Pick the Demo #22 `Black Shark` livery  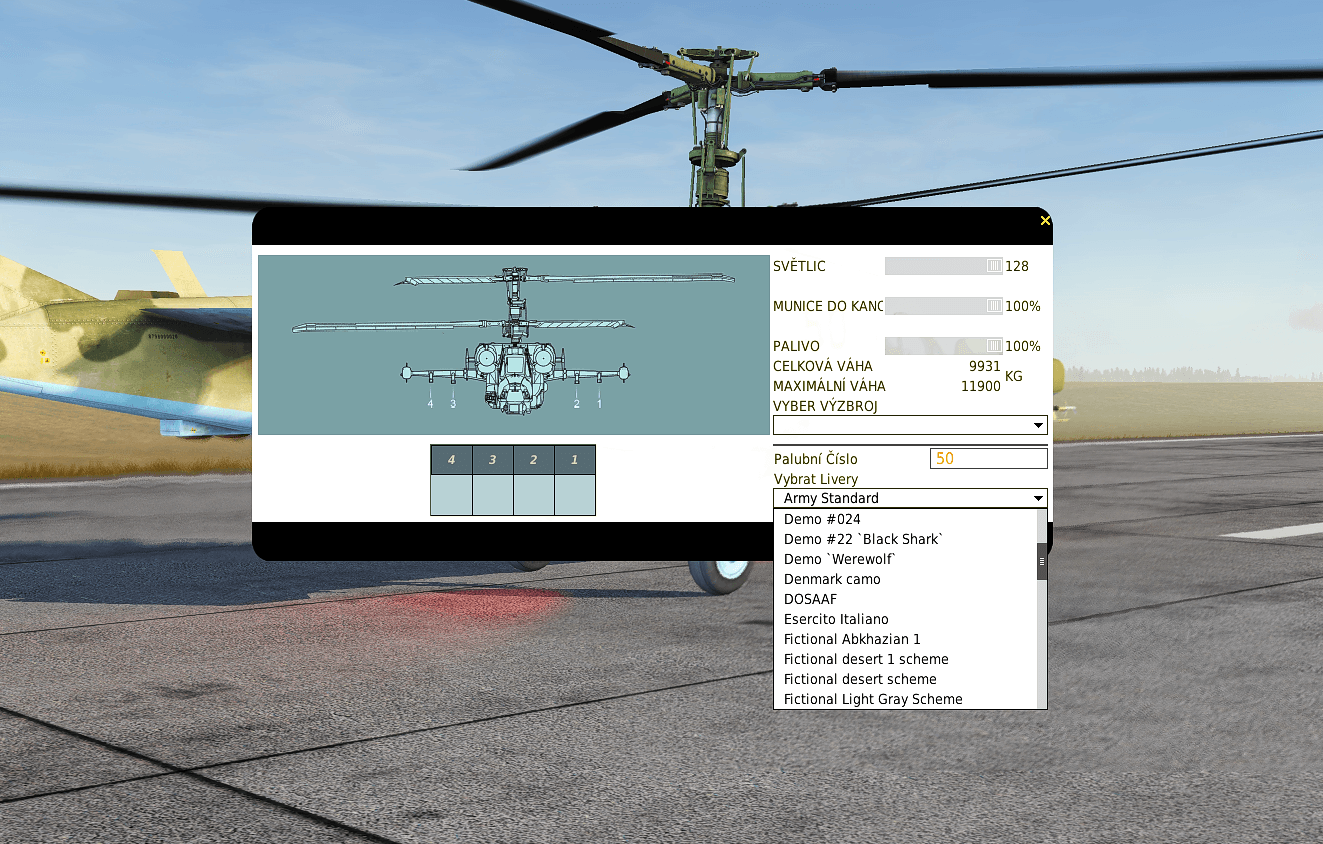[862, 539]
